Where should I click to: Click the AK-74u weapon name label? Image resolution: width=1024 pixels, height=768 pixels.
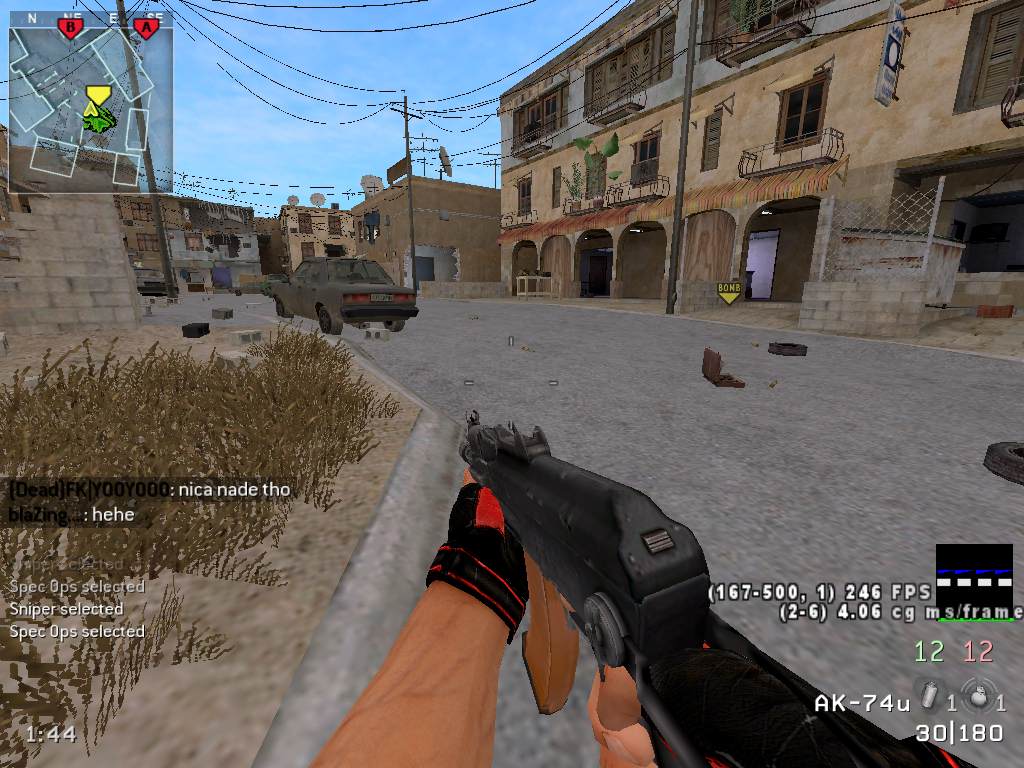[861, 702]
